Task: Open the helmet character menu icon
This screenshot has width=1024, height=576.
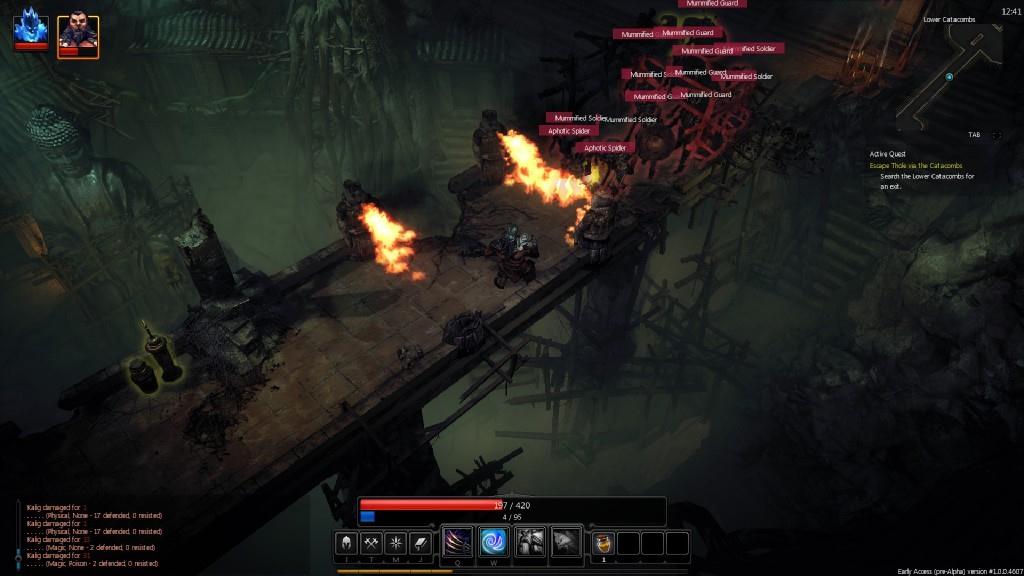Action: tap(346, 543)
